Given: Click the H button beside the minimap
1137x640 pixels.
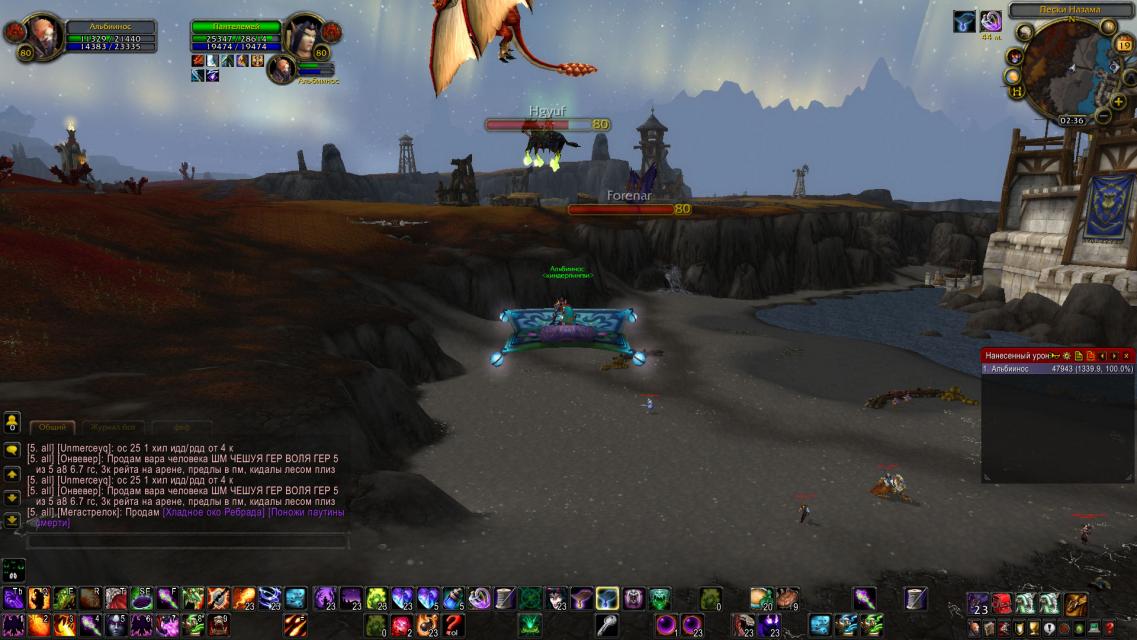Looking at the screenshot, I should tap(1017, 91).
